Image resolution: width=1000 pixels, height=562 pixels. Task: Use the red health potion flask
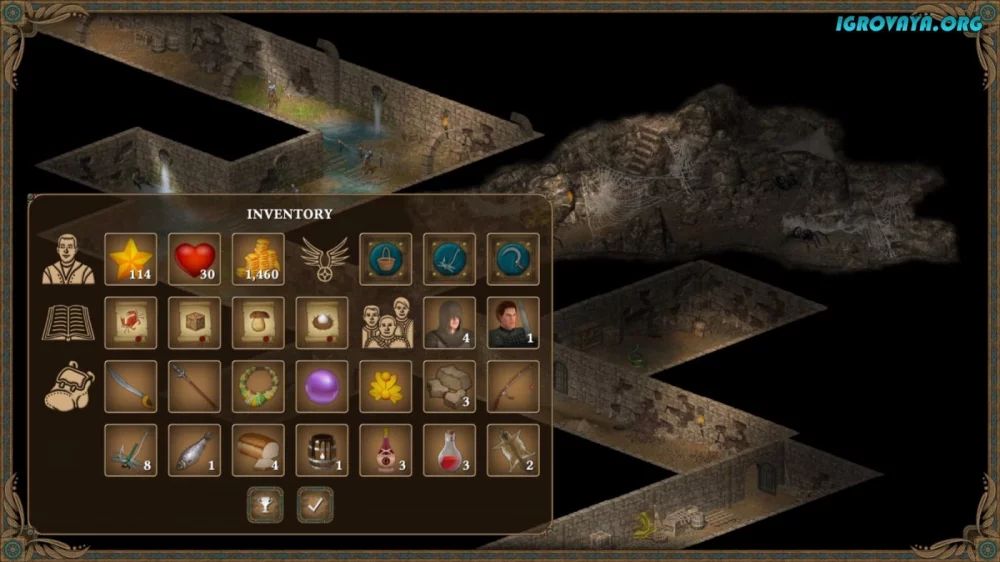(x=449, y=450)
